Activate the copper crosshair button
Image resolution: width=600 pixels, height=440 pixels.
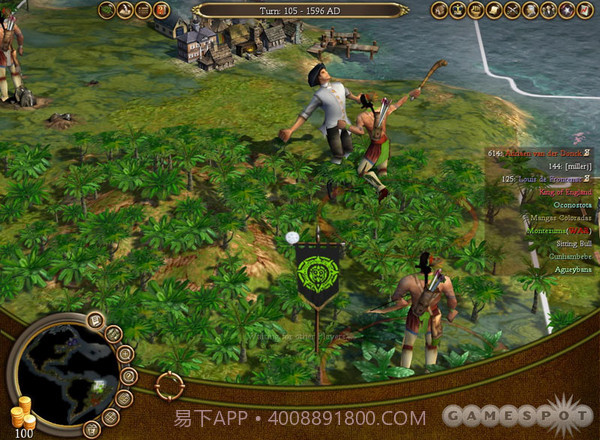pyautogui.click(x=170, y=384)
